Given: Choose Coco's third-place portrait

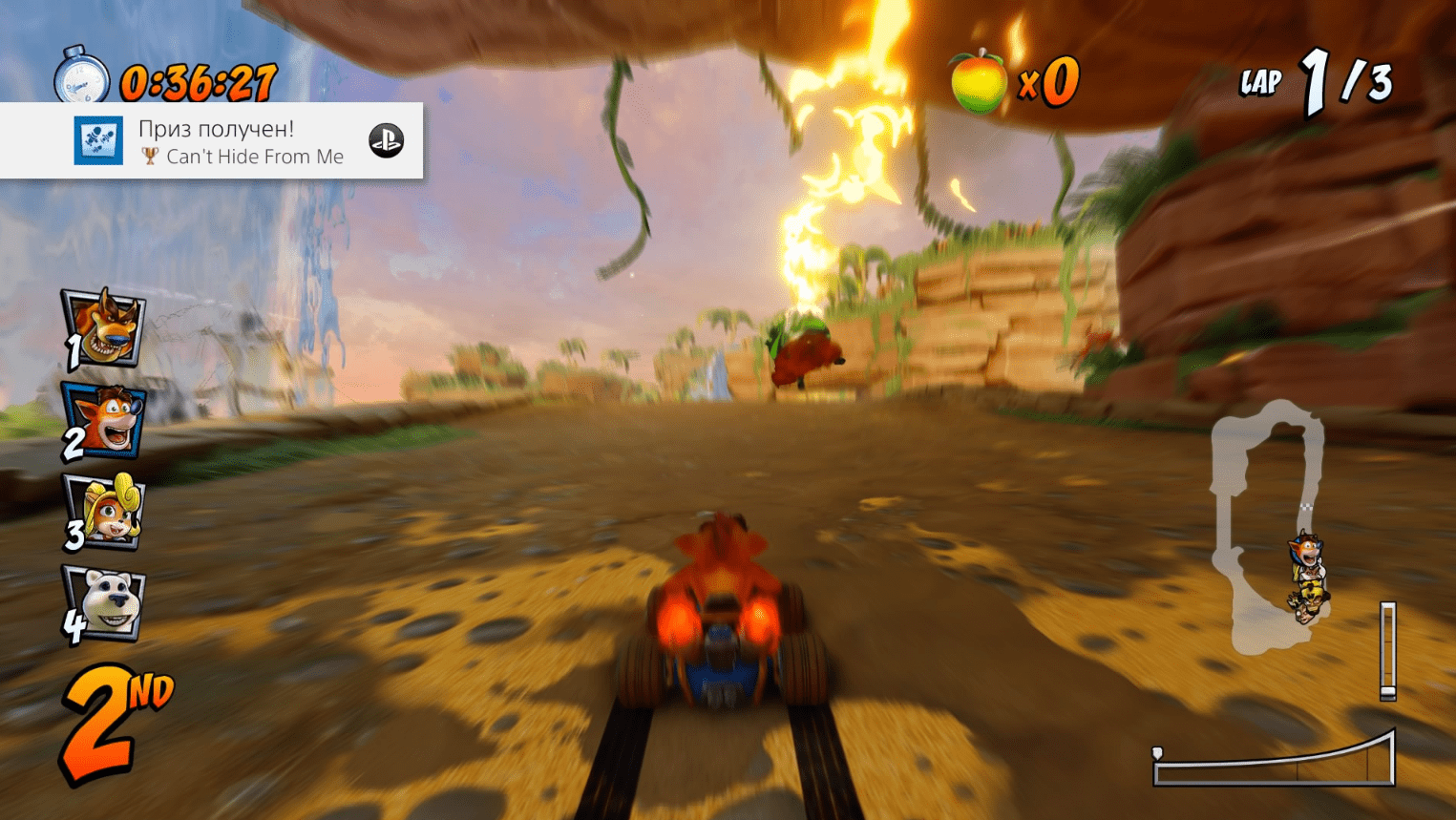Looking at the screenshot, I should point(105,511).
